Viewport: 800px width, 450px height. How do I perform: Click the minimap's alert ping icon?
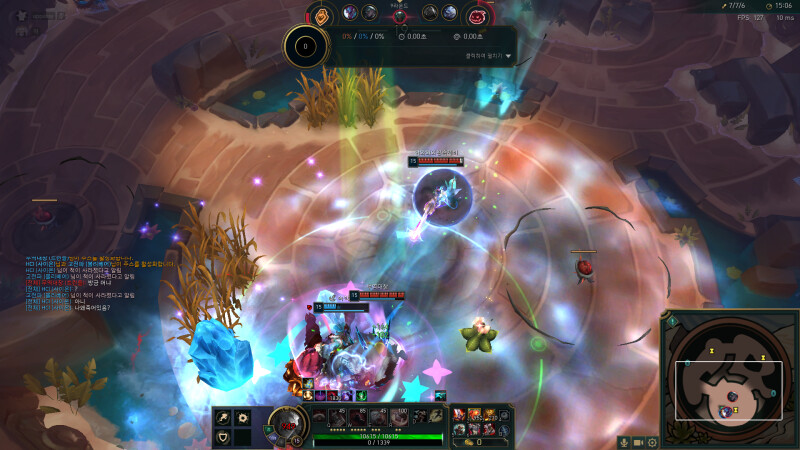672,322
